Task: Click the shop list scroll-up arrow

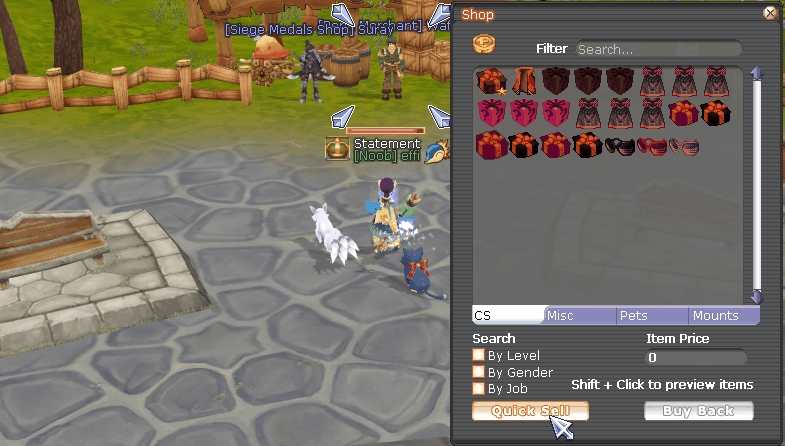Action: tap(757, 73)
